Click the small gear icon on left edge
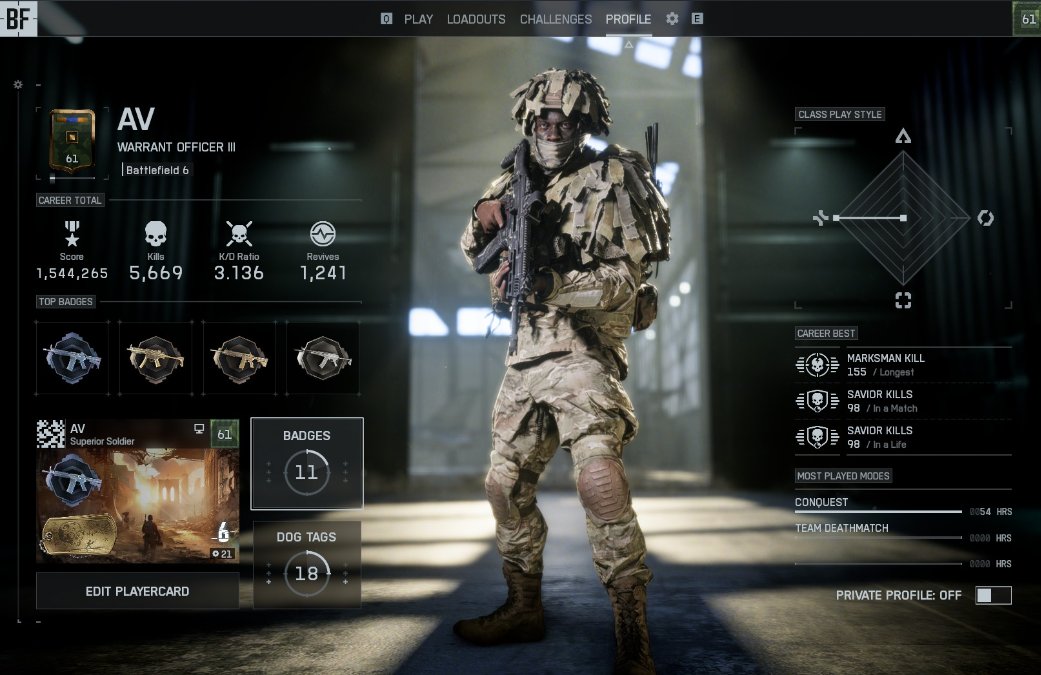The width and height of the screenshot is (1041, 675). coord(17,85)
